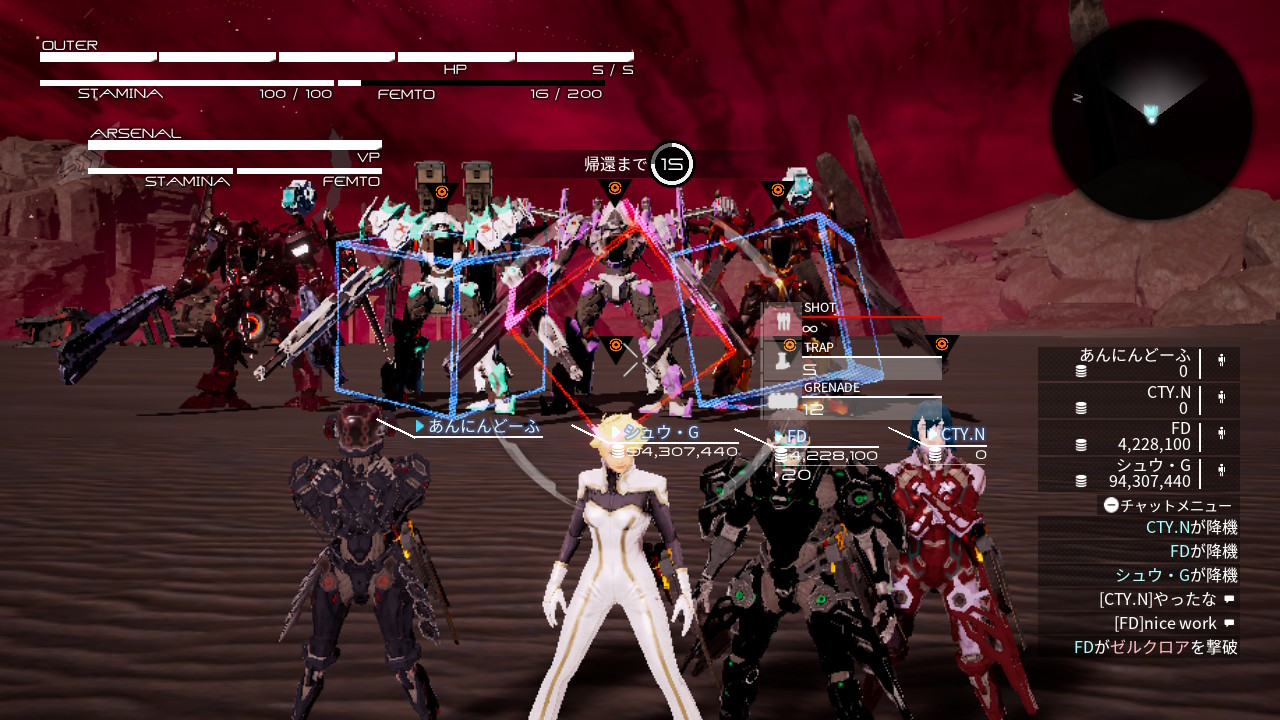Select the SHOT weapon icon

[x=783, y=322]
